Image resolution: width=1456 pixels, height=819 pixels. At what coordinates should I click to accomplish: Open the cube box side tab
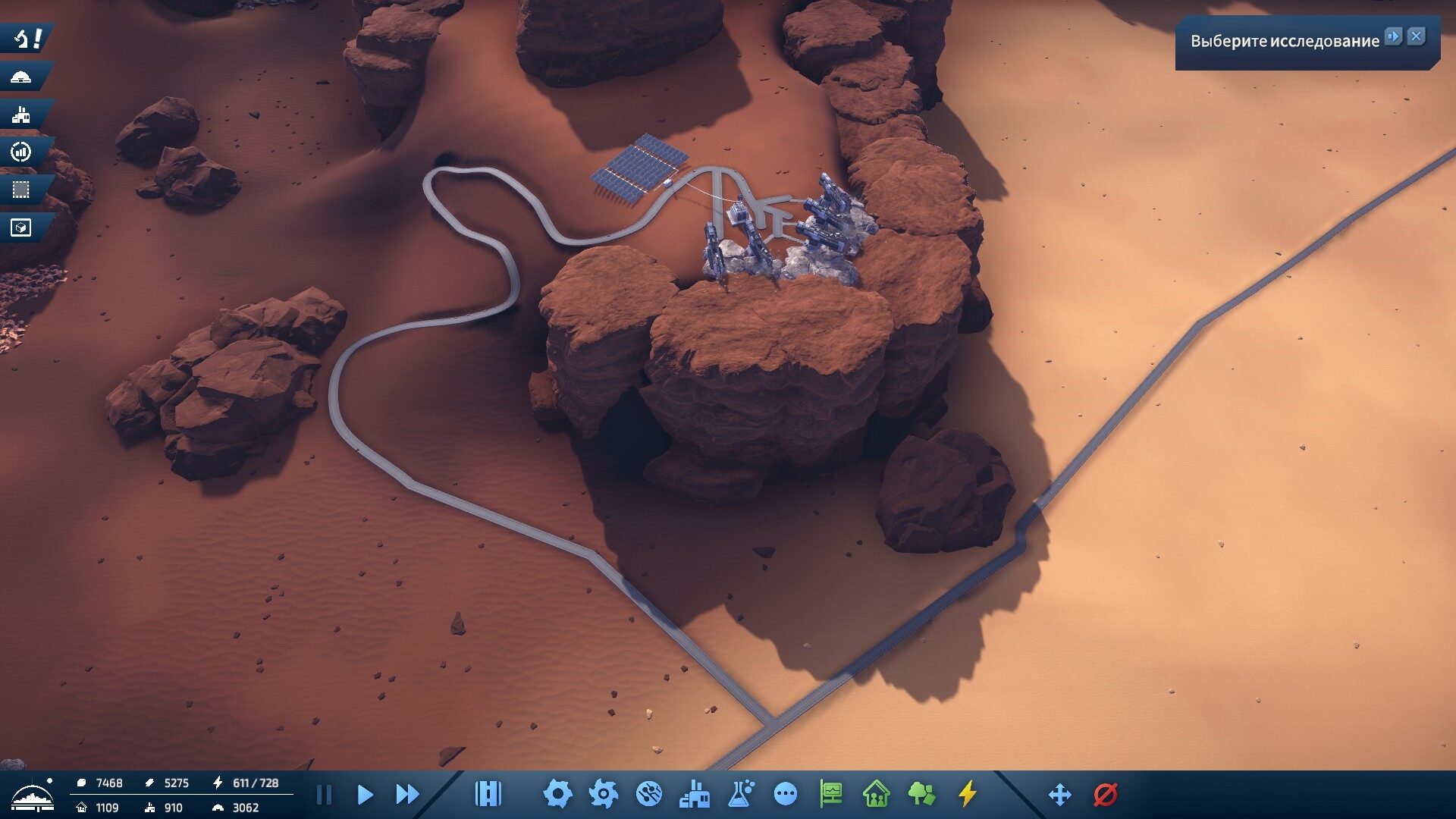[x=21, y=227]
